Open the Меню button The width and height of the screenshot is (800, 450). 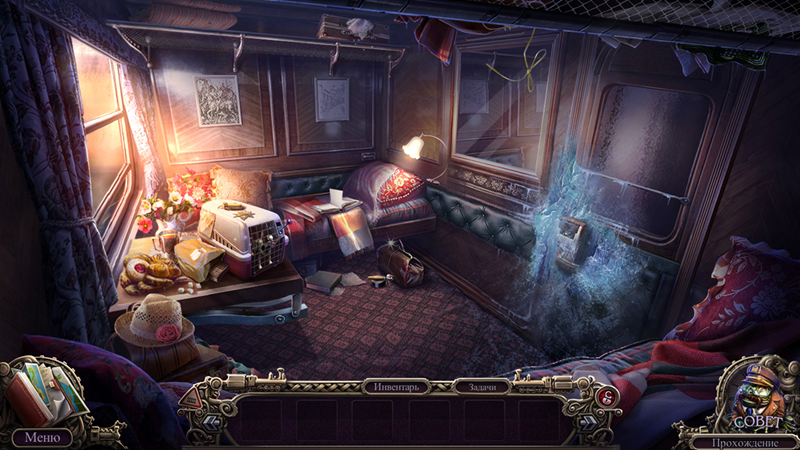pyautogui.click(x=41, y=437)
